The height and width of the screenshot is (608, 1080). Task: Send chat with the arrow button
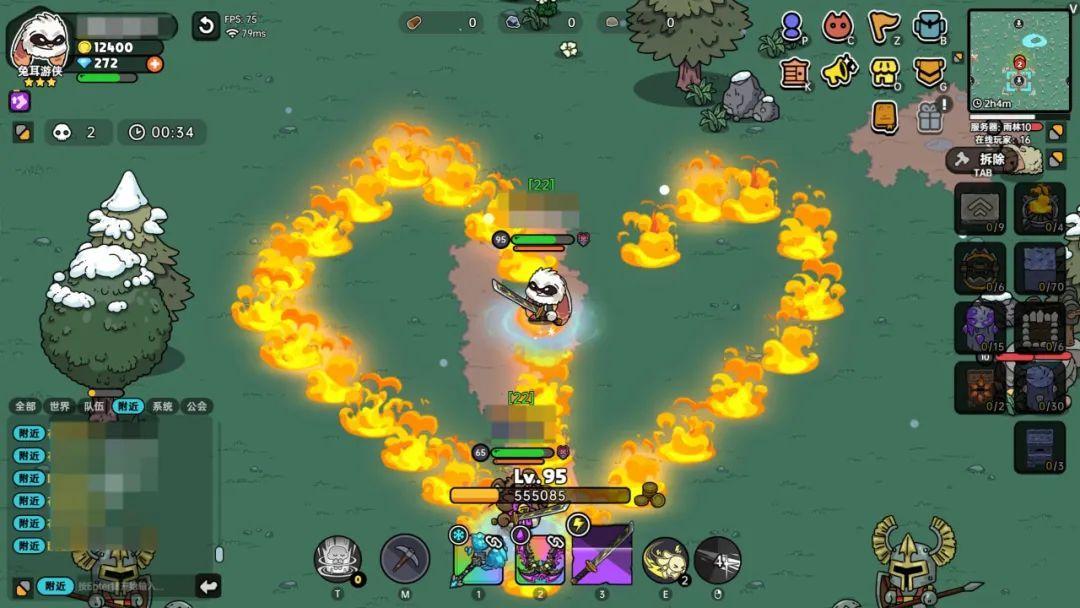click(208, 586)
